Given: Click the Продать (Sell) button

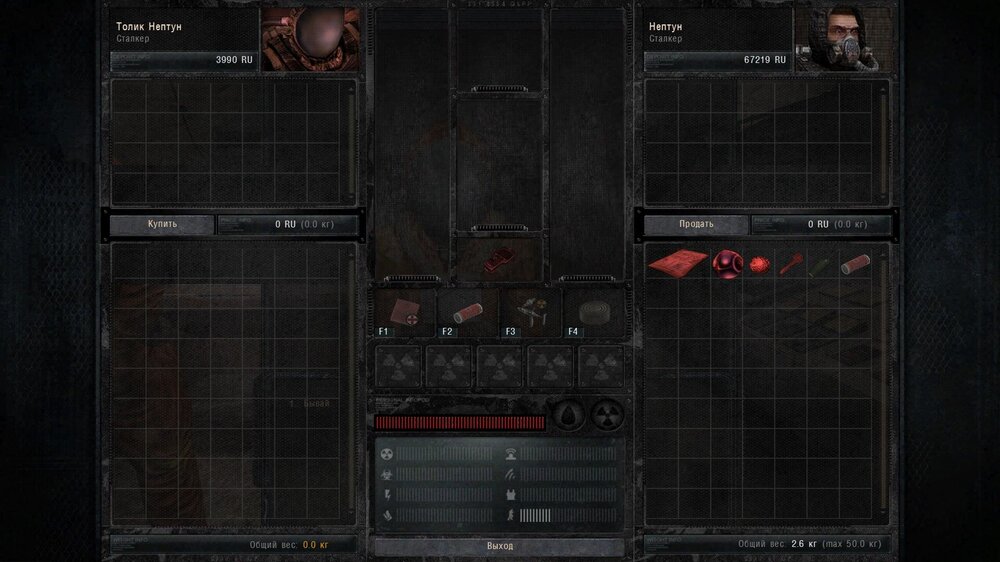Looking at the screenshot, I should (696, 224).
